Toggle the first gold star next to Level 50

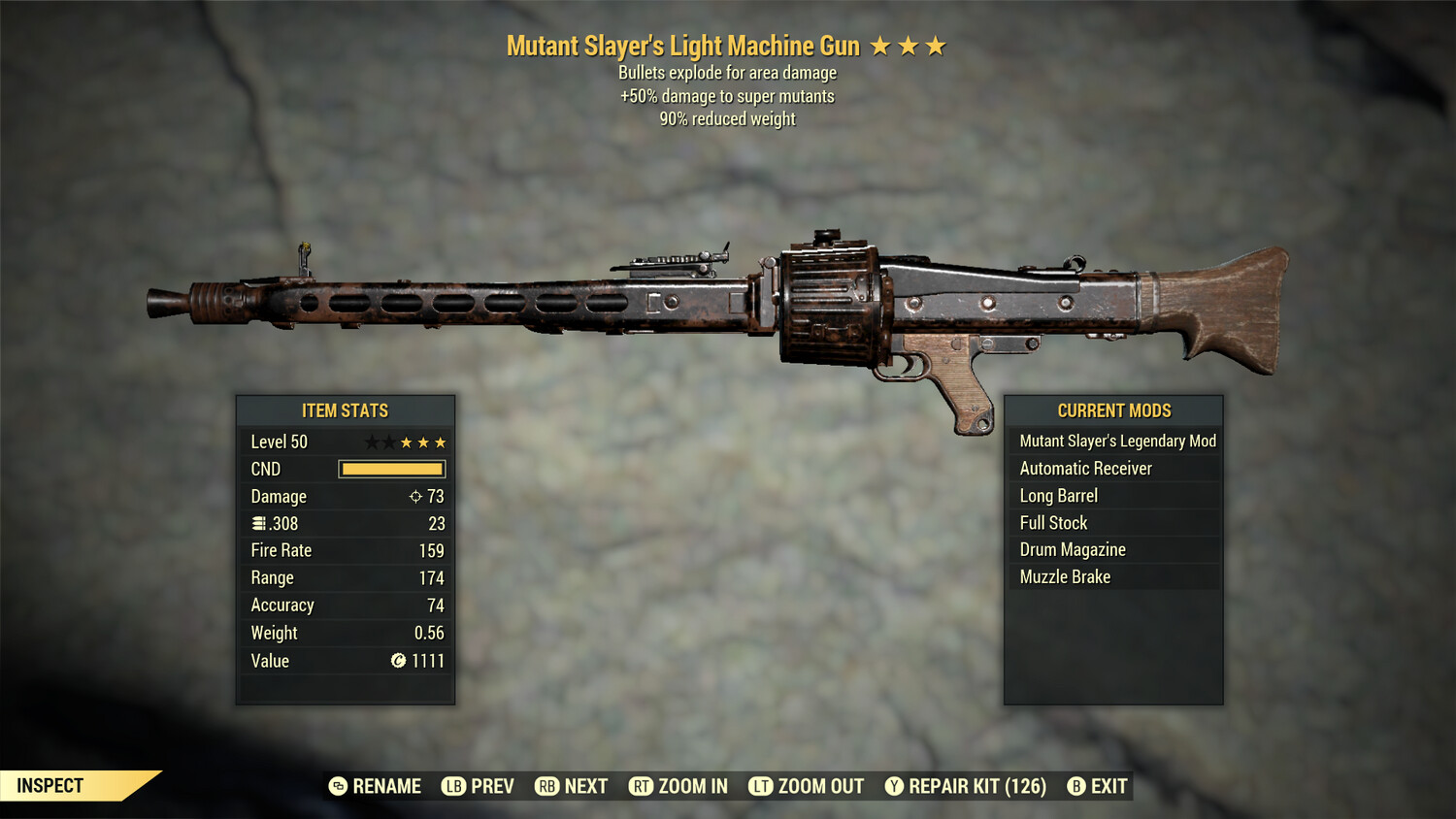(406, 442)
